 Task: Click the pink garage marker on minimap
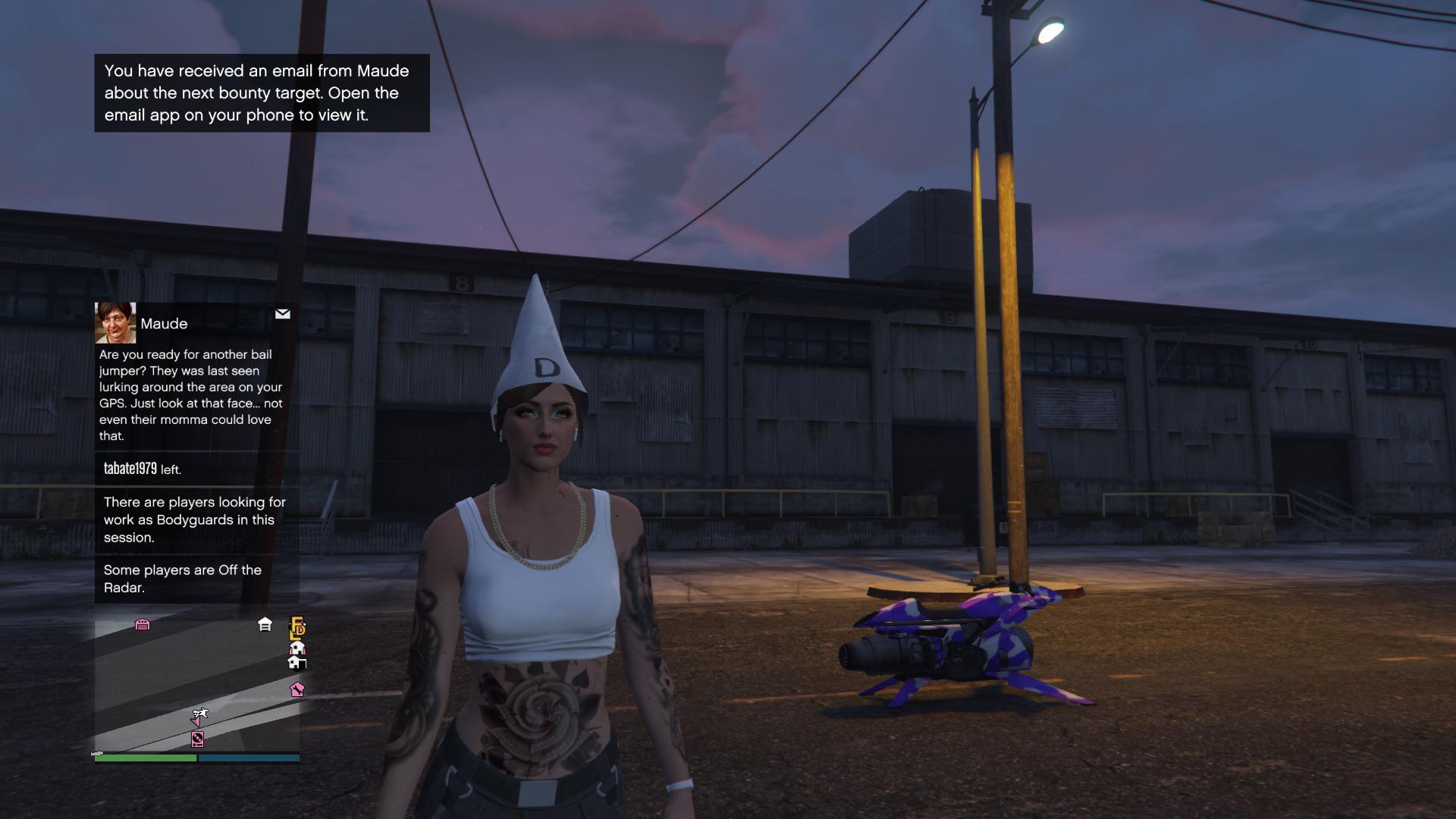click(143, 624)
